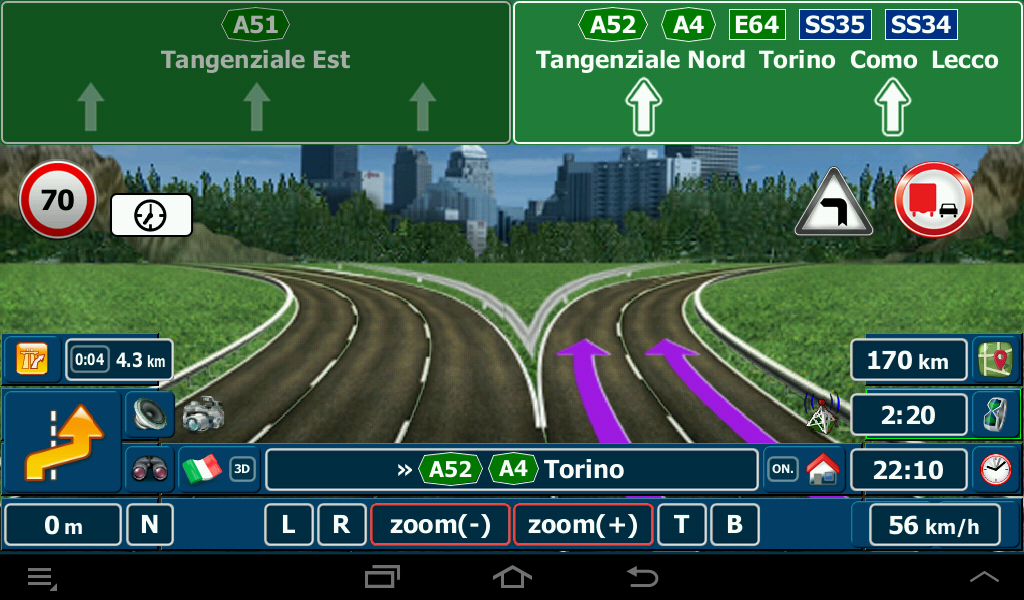Click the T button
The width and height of the screenshot is (1024, 600).
click(x=682, y=525)
